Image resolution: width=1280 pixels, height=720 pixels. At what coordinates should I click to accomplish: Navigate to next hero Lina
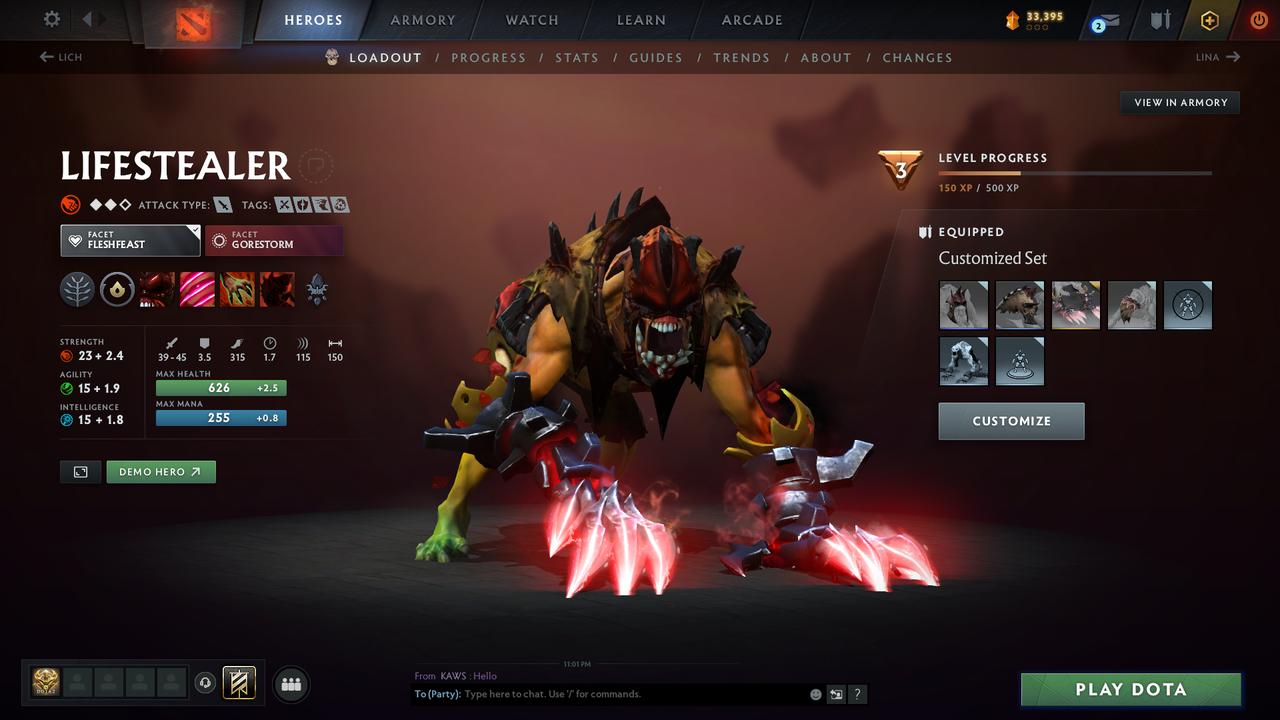[1217, 57]
